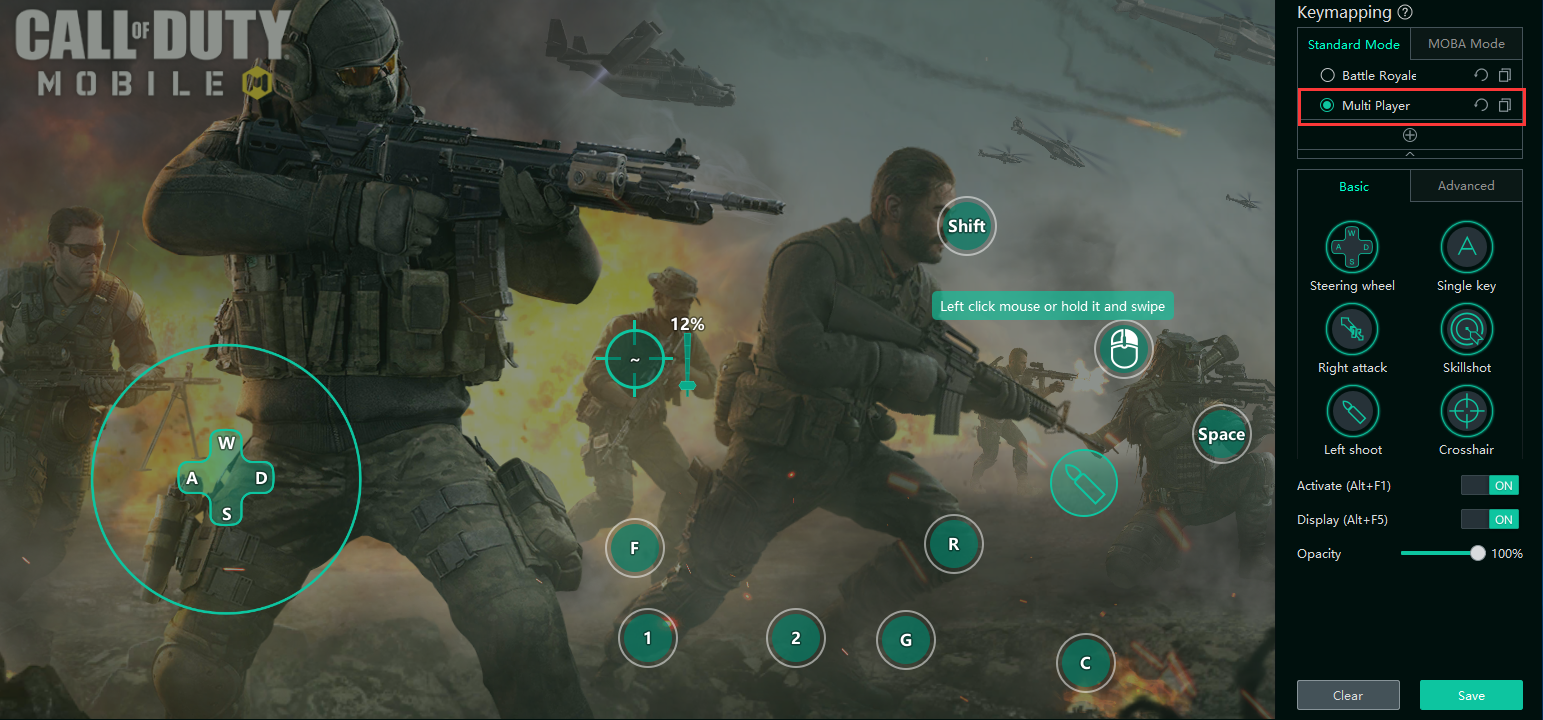Toggle the Display (Alt+F5) switch
The width and height of the screenshot is (1543, 720).
[1489, 519]
